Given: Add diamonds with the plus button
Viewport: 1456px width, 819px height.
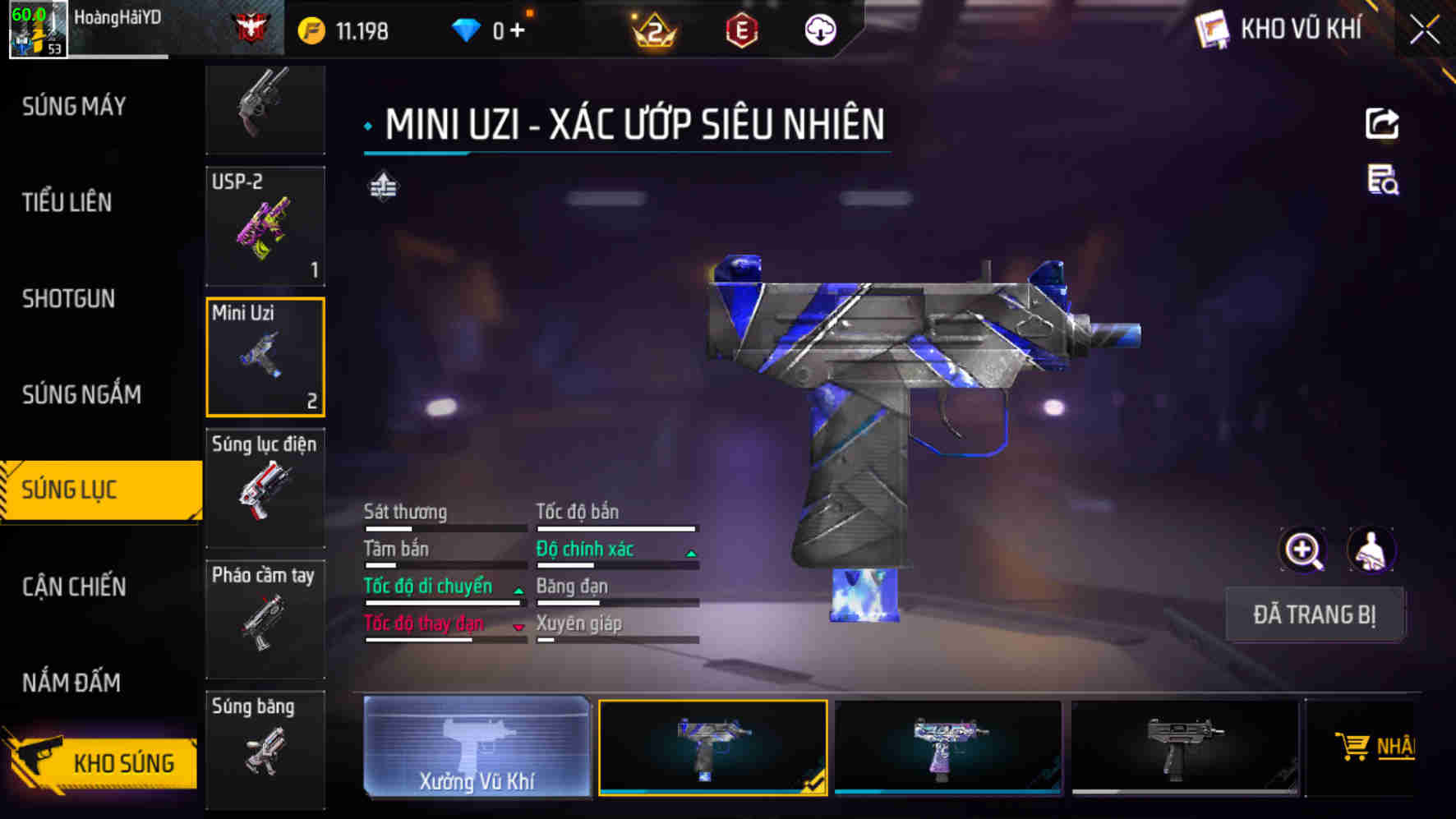Looking at the screenshot, I should point(517,31).
